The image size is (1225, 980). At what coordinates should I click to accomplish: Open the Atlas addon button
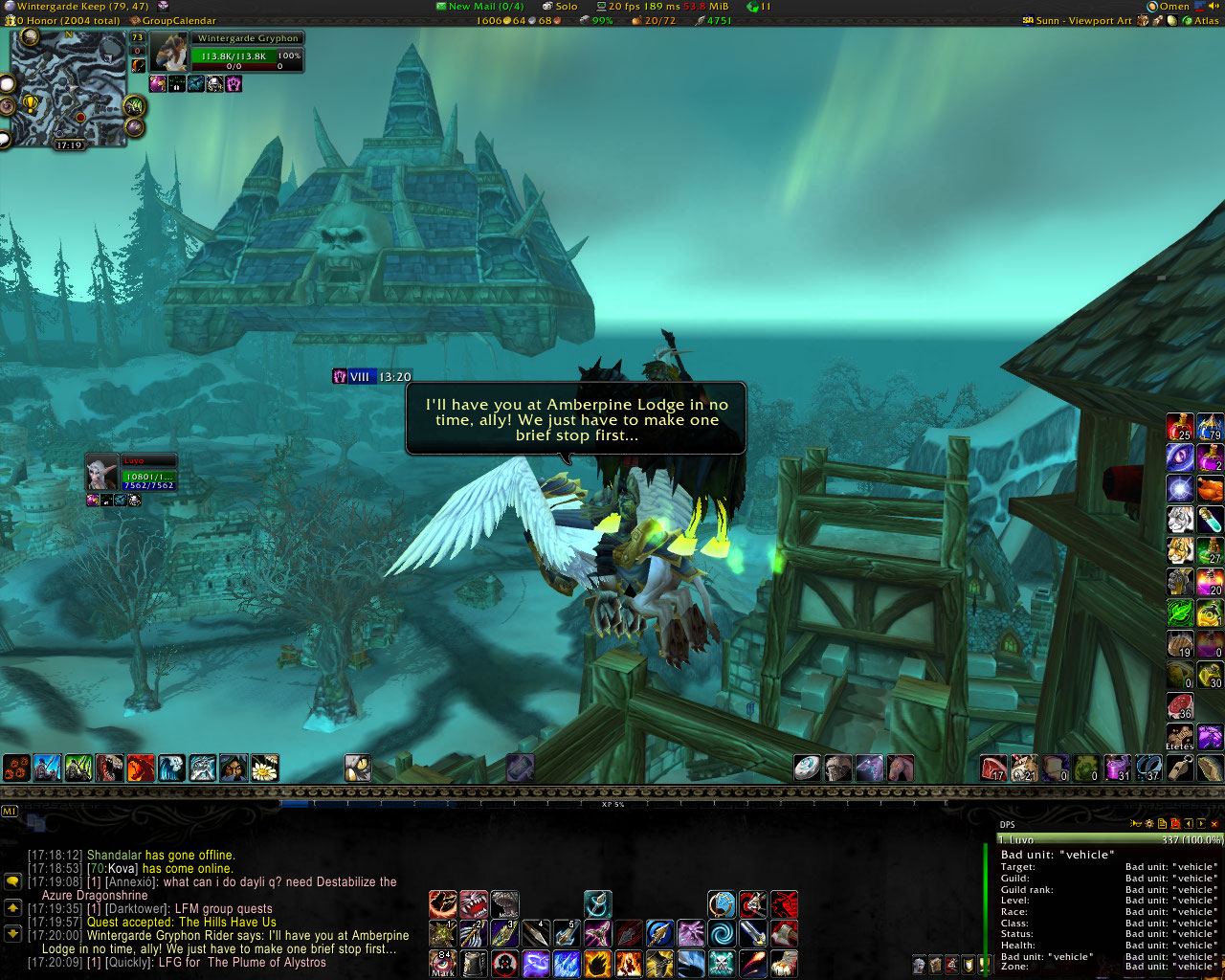click(1206, 20)
